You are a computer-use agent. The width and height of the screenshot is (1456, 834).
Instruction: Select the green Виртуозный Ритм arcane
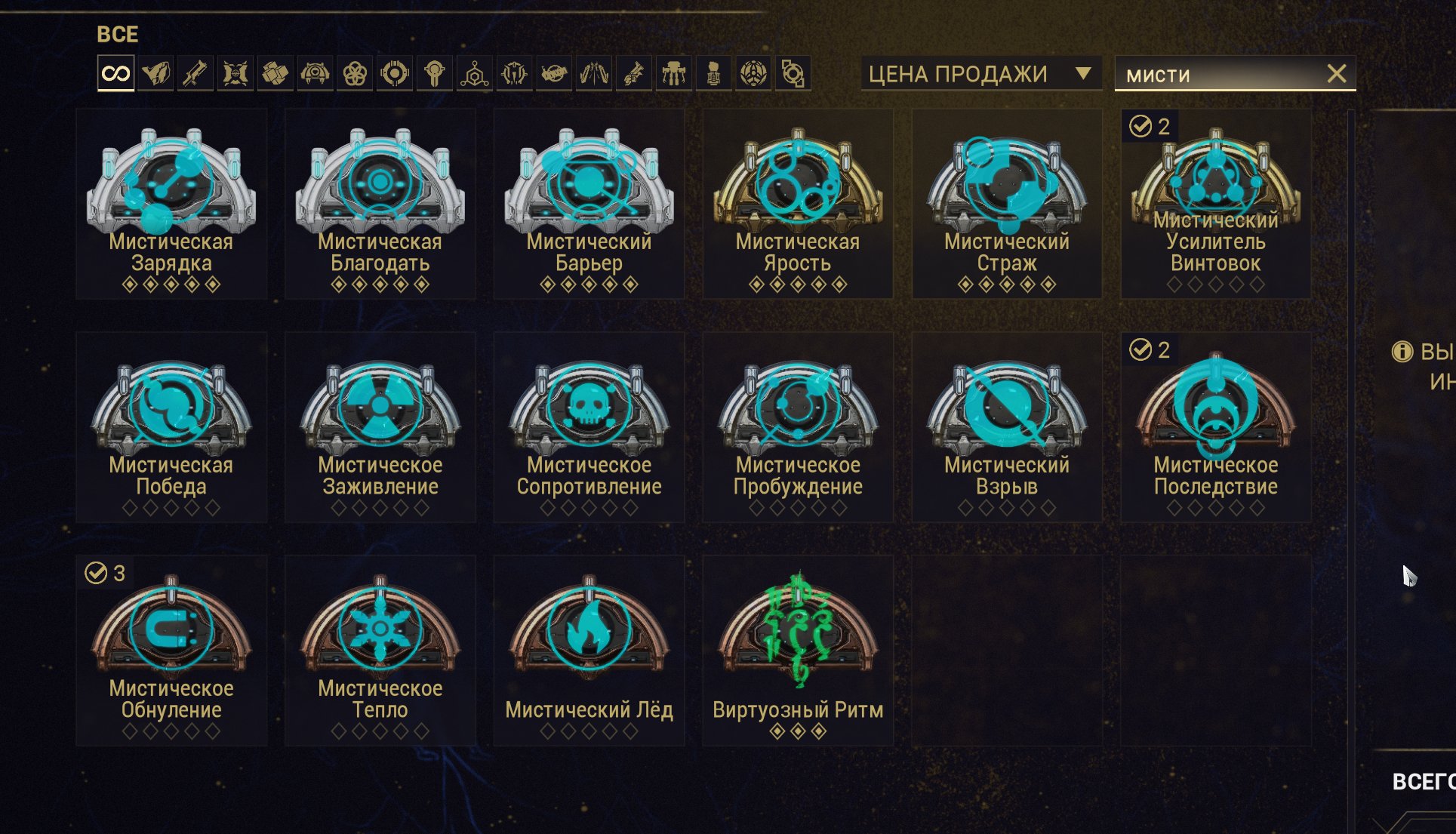point(798,651)
